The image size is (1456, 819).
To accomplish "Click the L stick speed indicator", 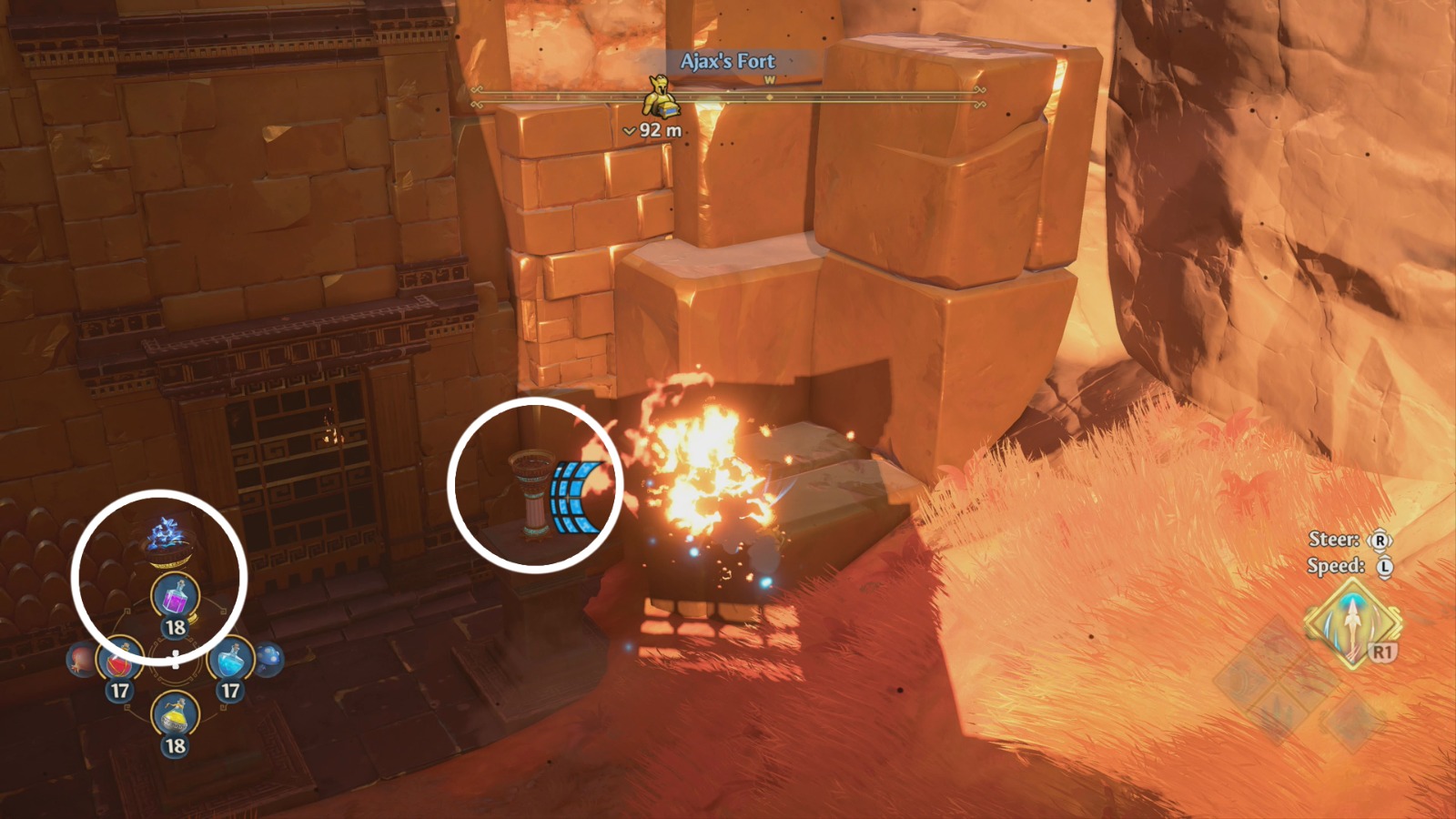I will [1385, 566].
